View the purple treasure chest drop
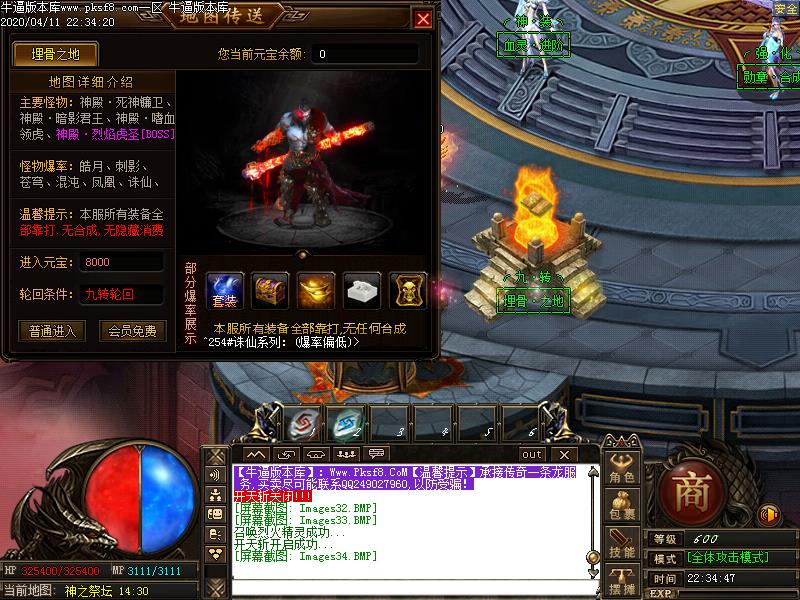 (270, 290)
